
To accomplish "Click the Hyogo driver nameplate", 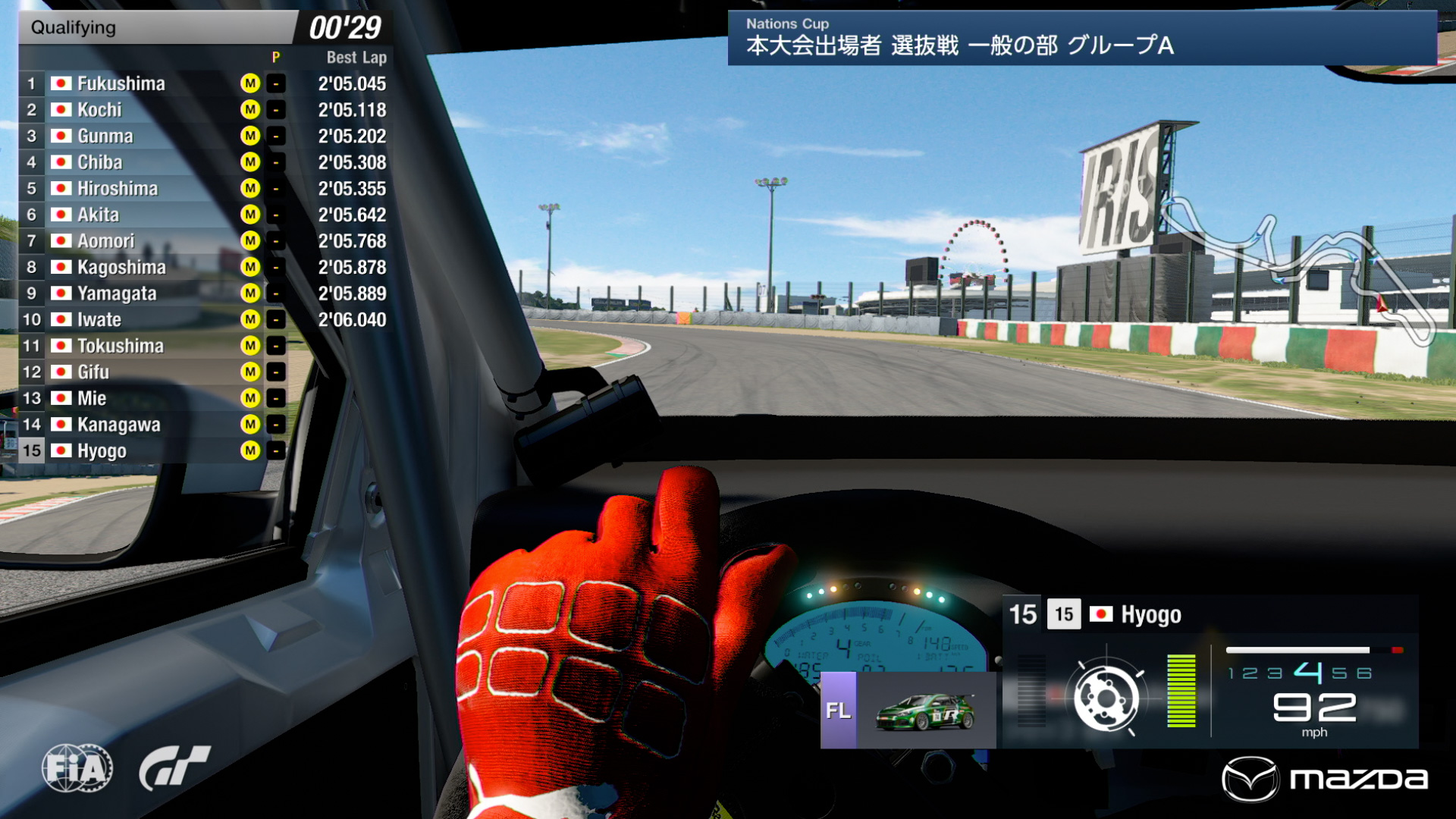I will click(1150, 615).
